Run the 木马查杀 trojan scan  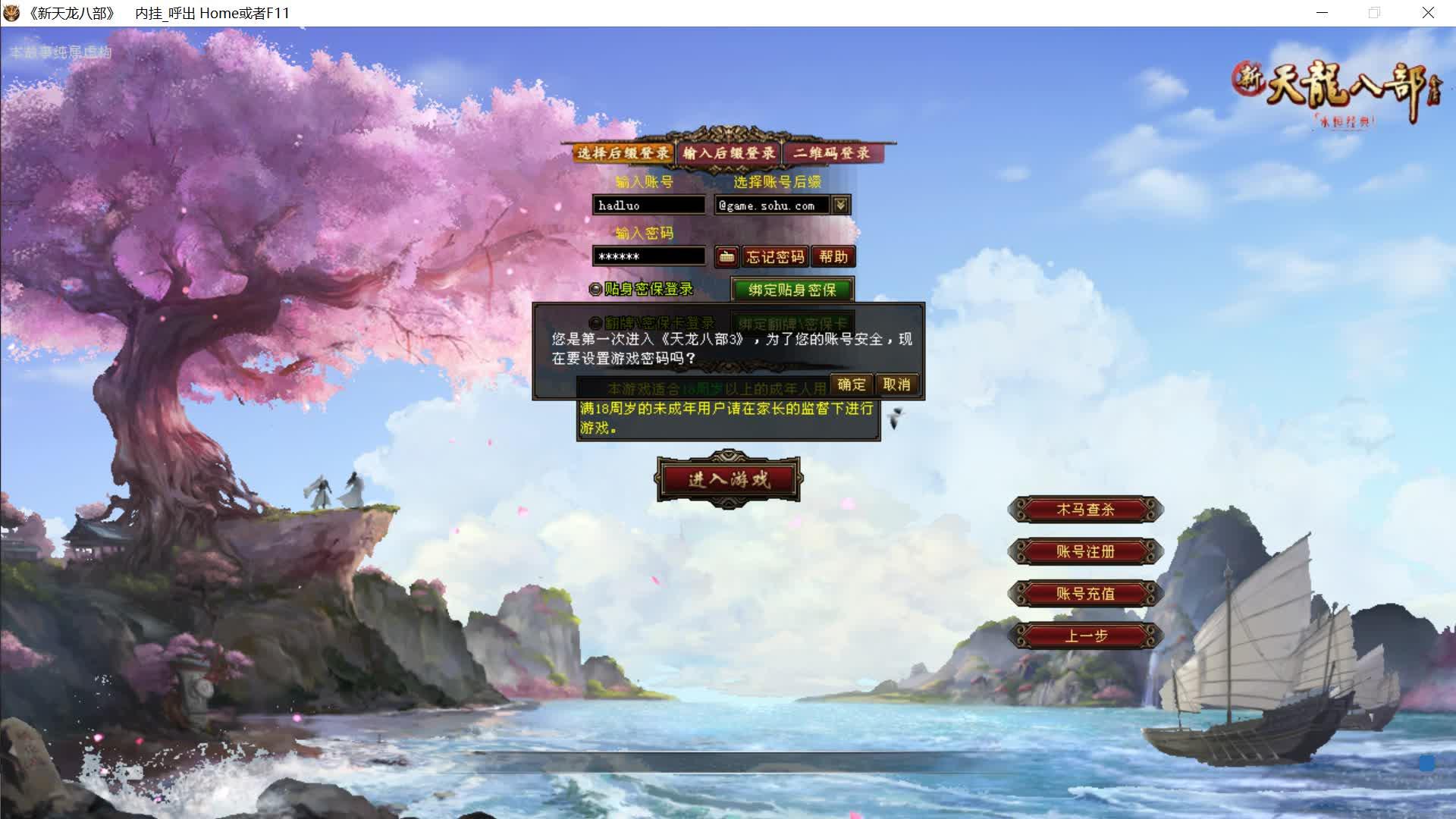point(1086,510)
